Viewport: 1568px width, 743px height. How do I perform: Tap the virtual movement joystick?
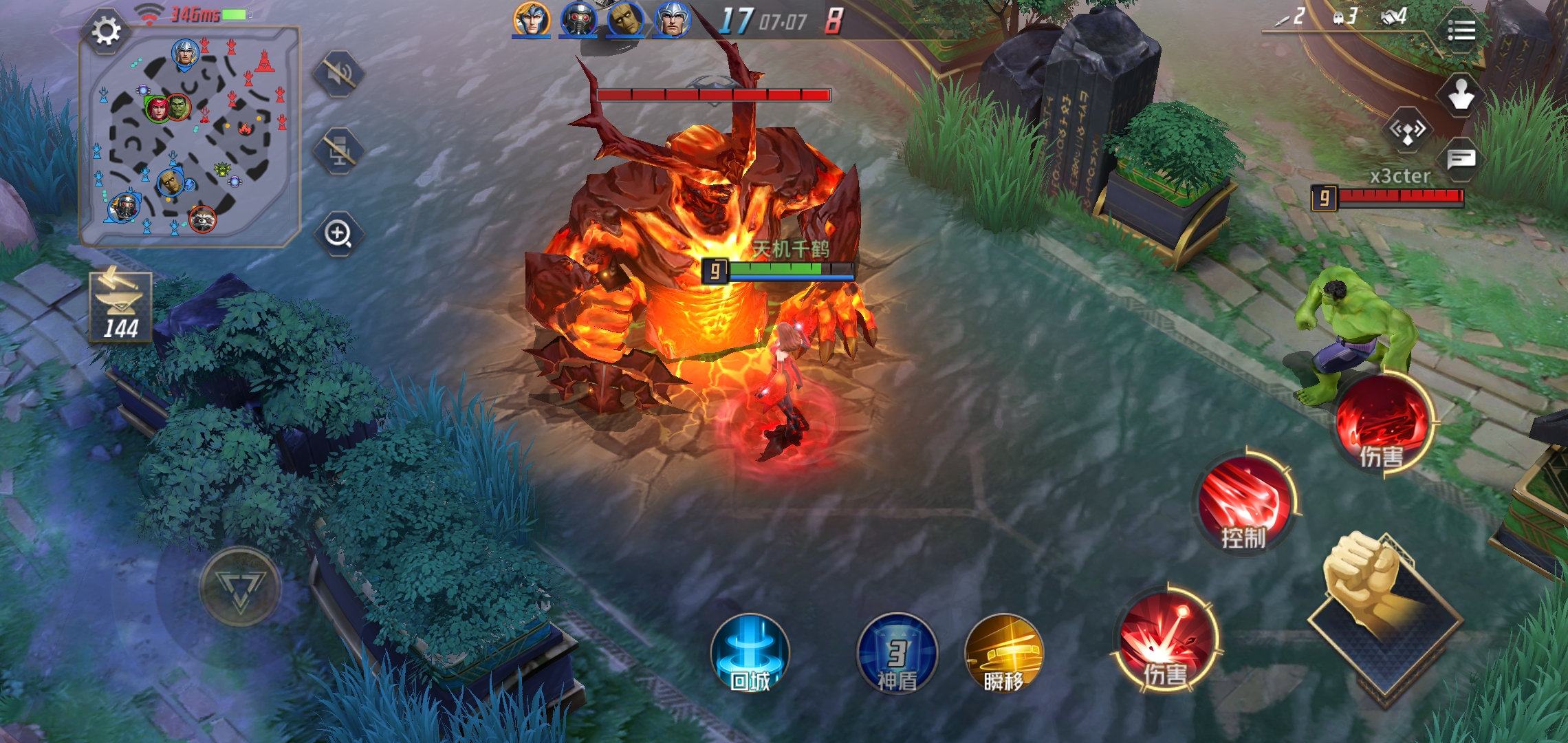[x=239, y=587]
